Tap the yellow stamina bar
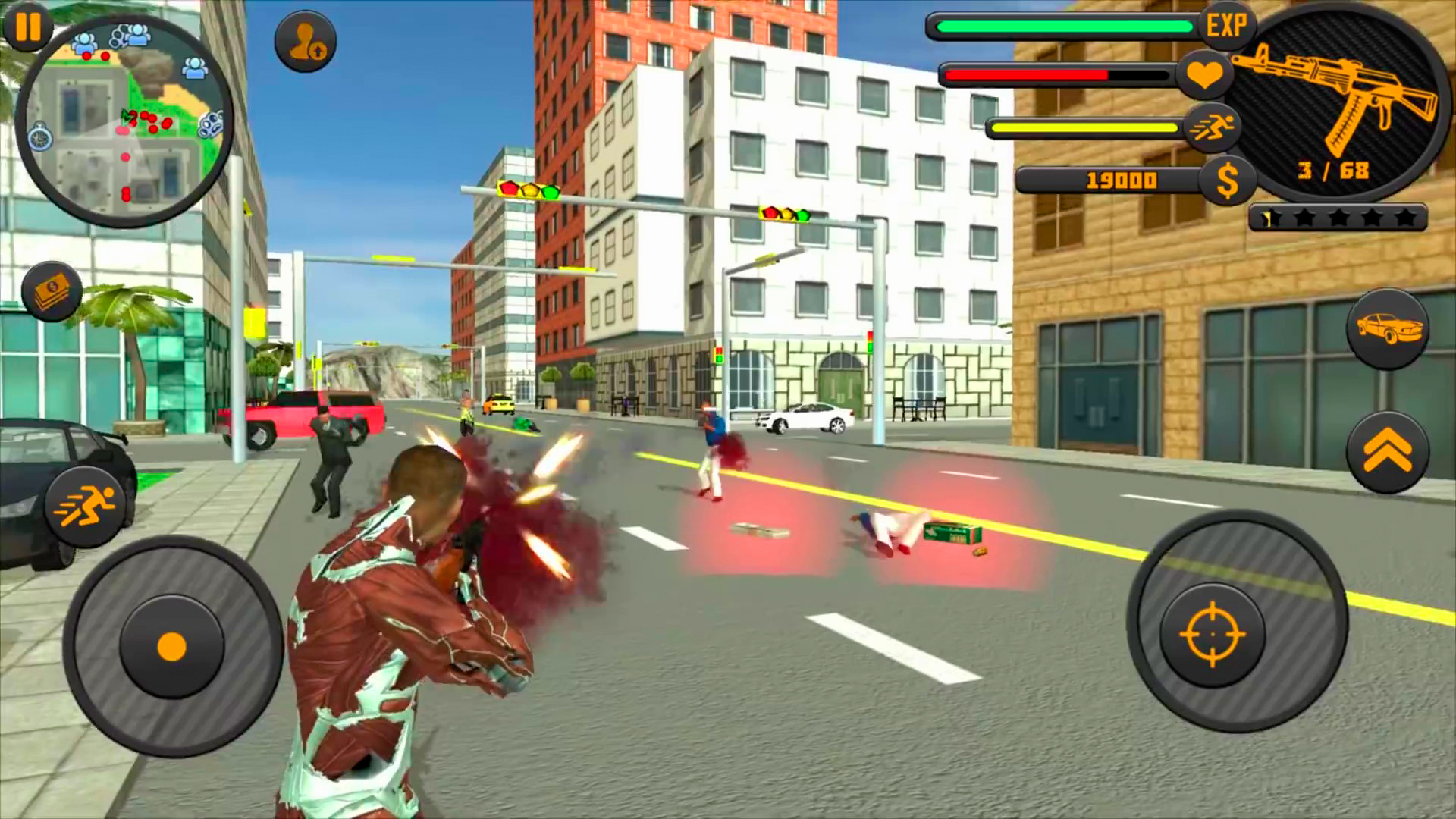1456x819 pixels. pos(1084,127)
